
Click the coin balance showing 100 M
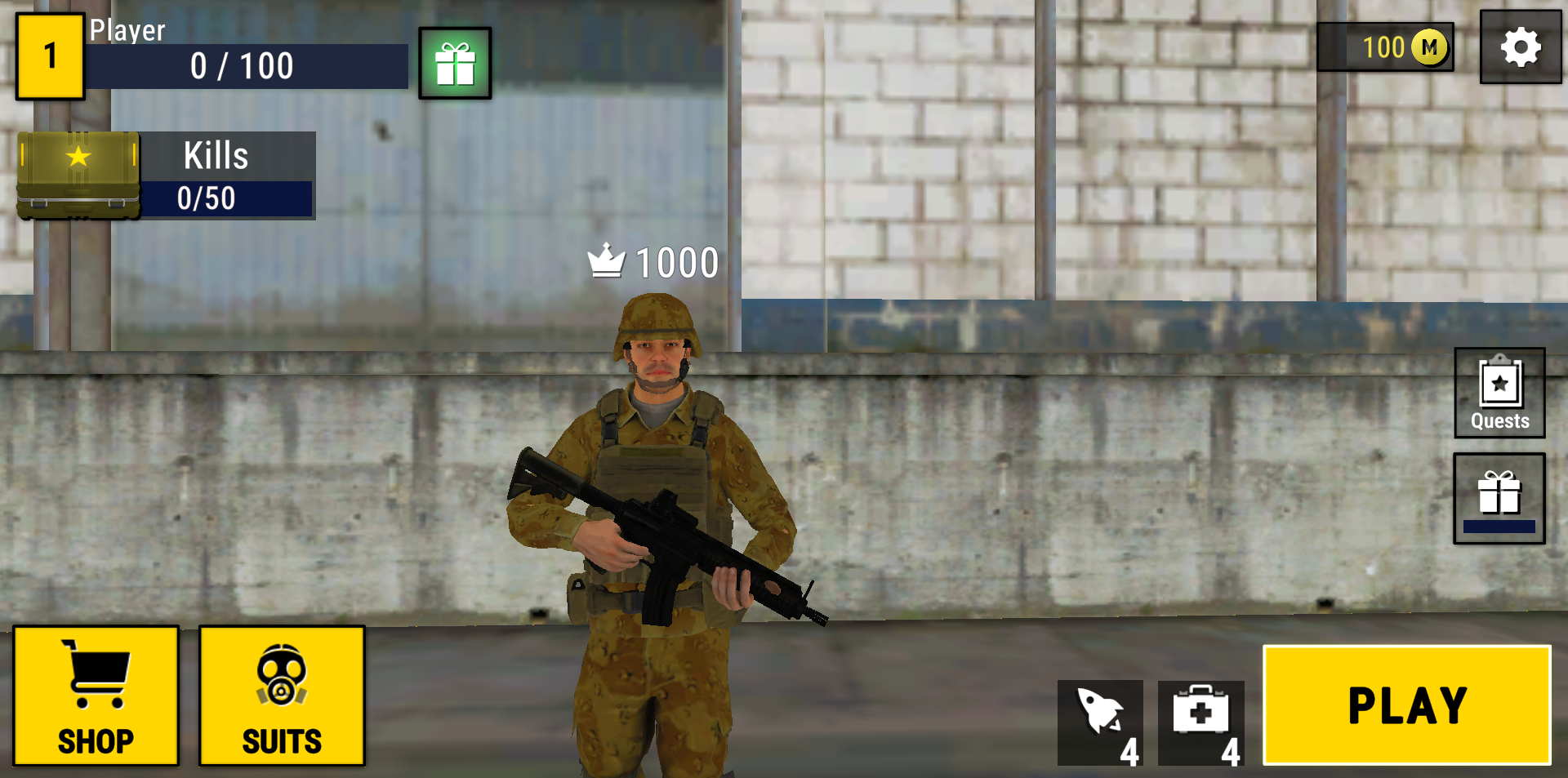[x=1384, y=47]
